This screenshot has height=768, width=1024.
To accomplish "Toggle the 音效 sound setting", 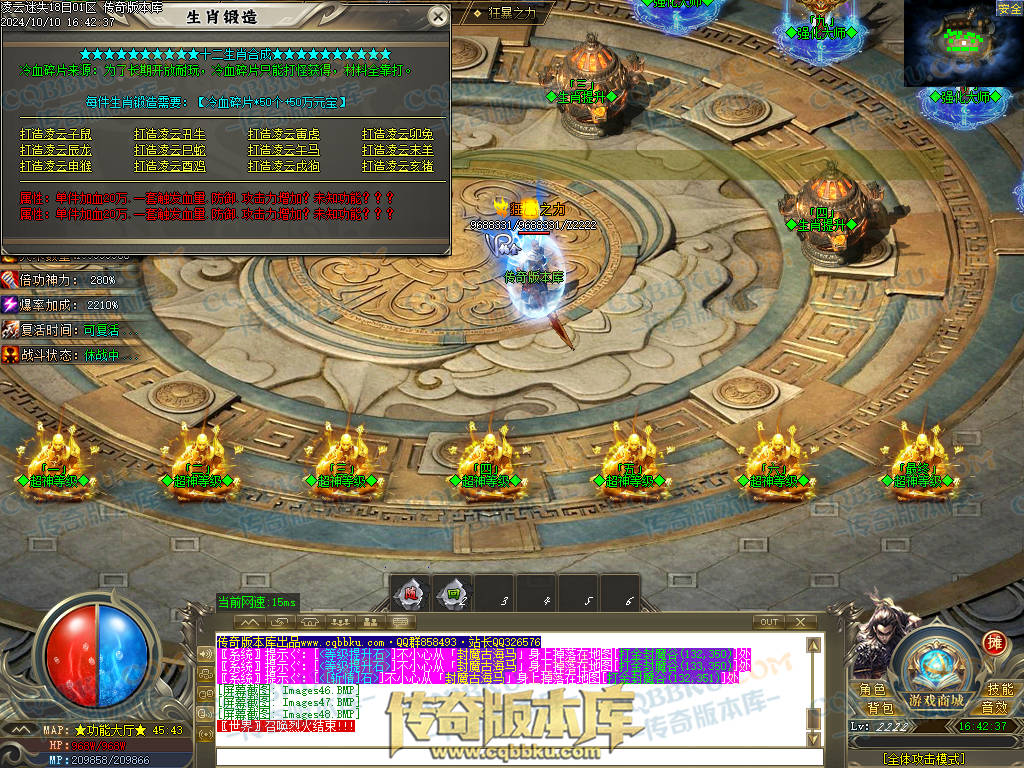I will point(994,708).
